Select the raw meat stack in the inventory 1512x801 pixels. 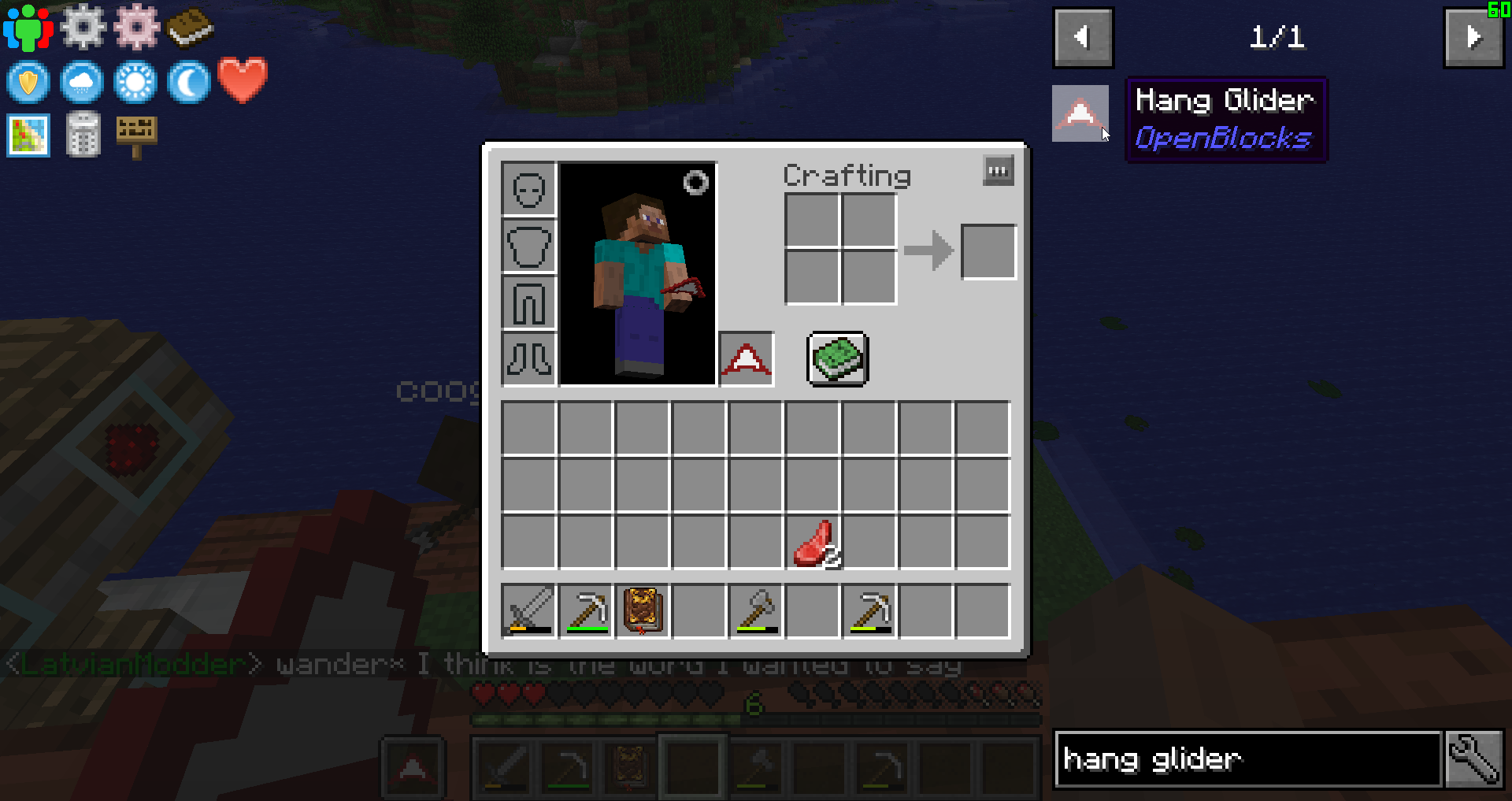coord(813,543)
